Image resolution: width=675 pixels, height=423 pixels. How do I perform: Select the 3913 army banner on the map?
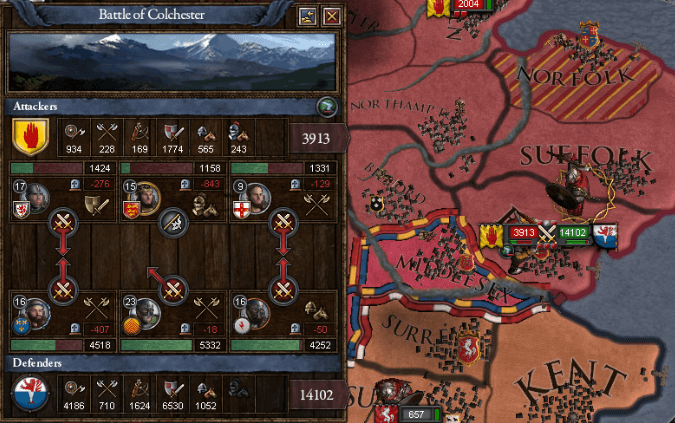(522, 233)
